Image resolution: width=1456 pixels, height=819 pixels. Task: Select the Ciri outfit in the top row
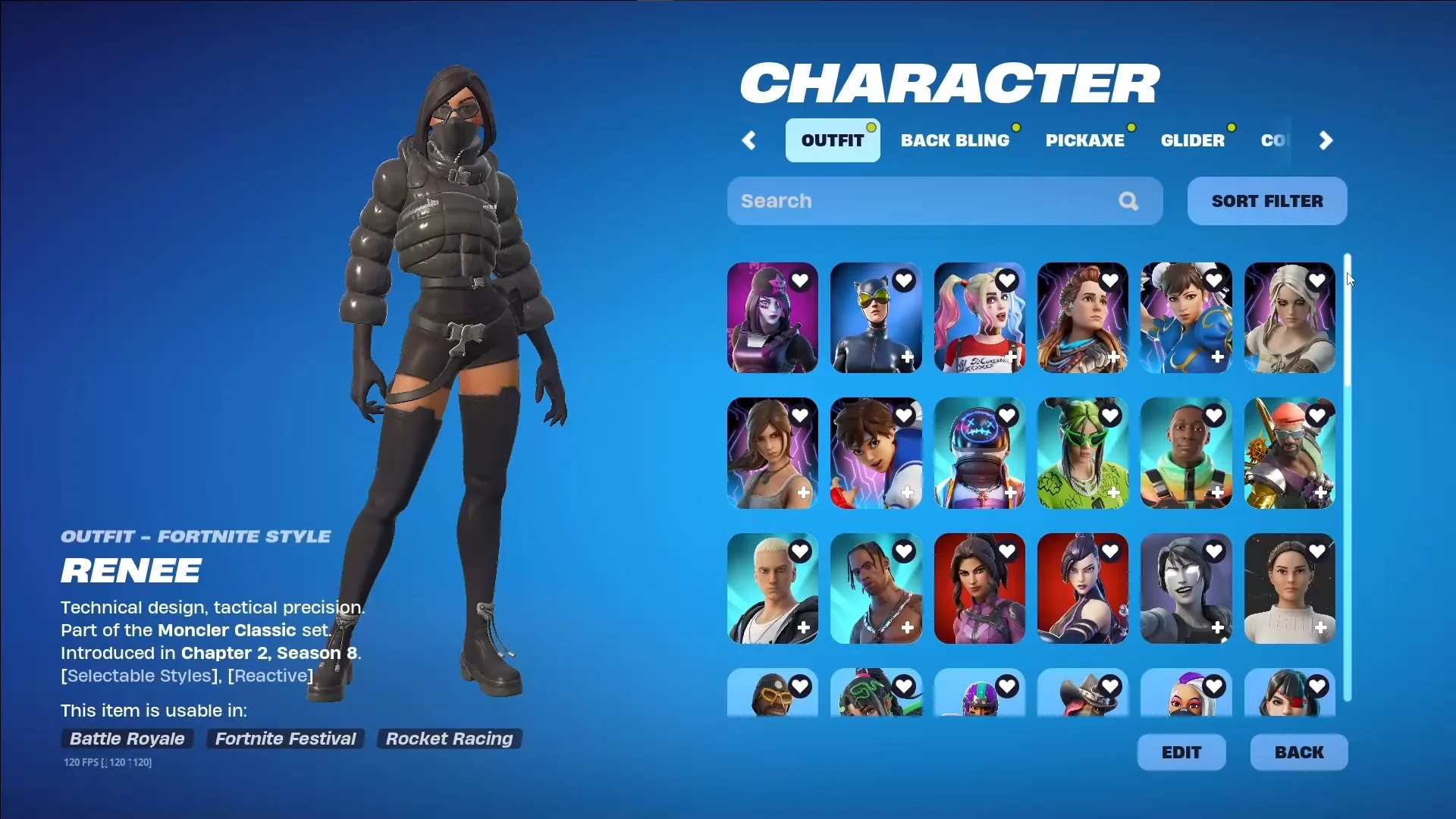pyautogui.click(x=1288, y=318)
